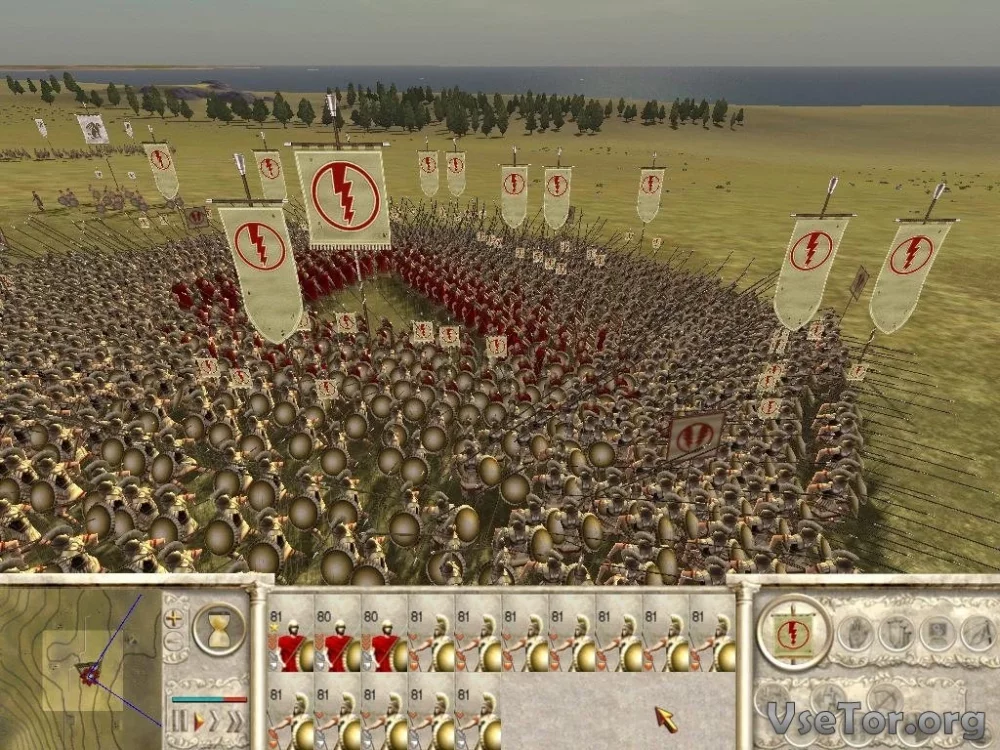
Task: Click the hourglass button
Action: [218, 628]
